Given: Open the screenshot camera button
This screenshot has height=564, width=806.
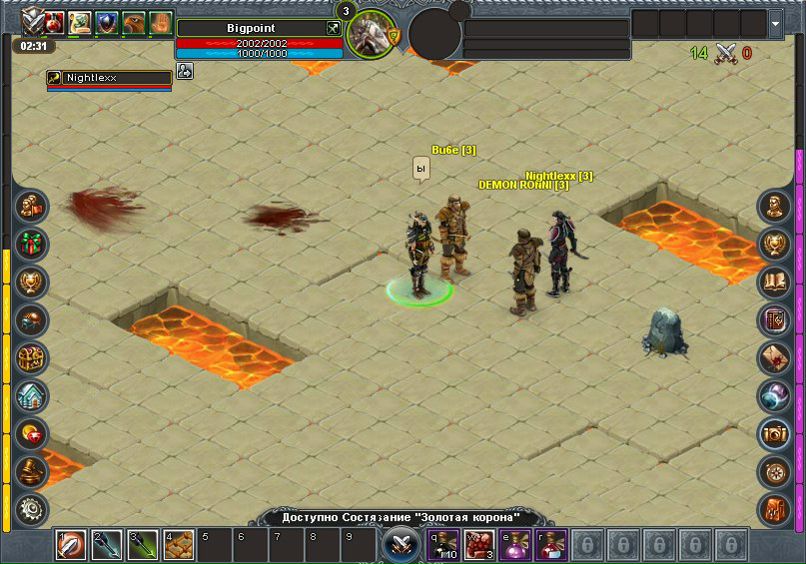Looking at the screenshot, I should click(x=774, y=433).
